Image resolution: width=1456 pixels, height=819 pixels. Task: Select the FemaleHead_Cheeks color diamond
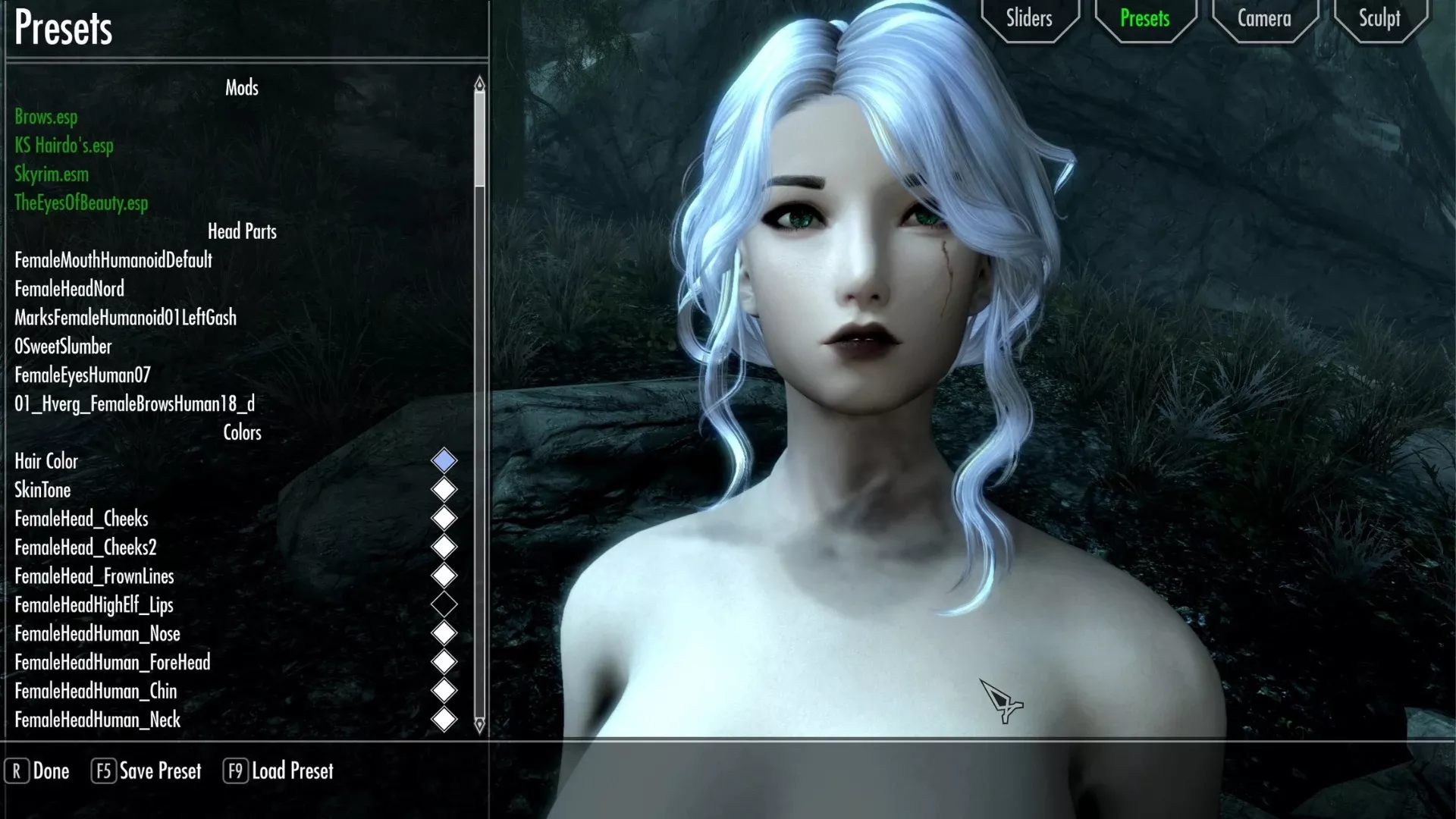pyautogui.click(x=444, y=518)
